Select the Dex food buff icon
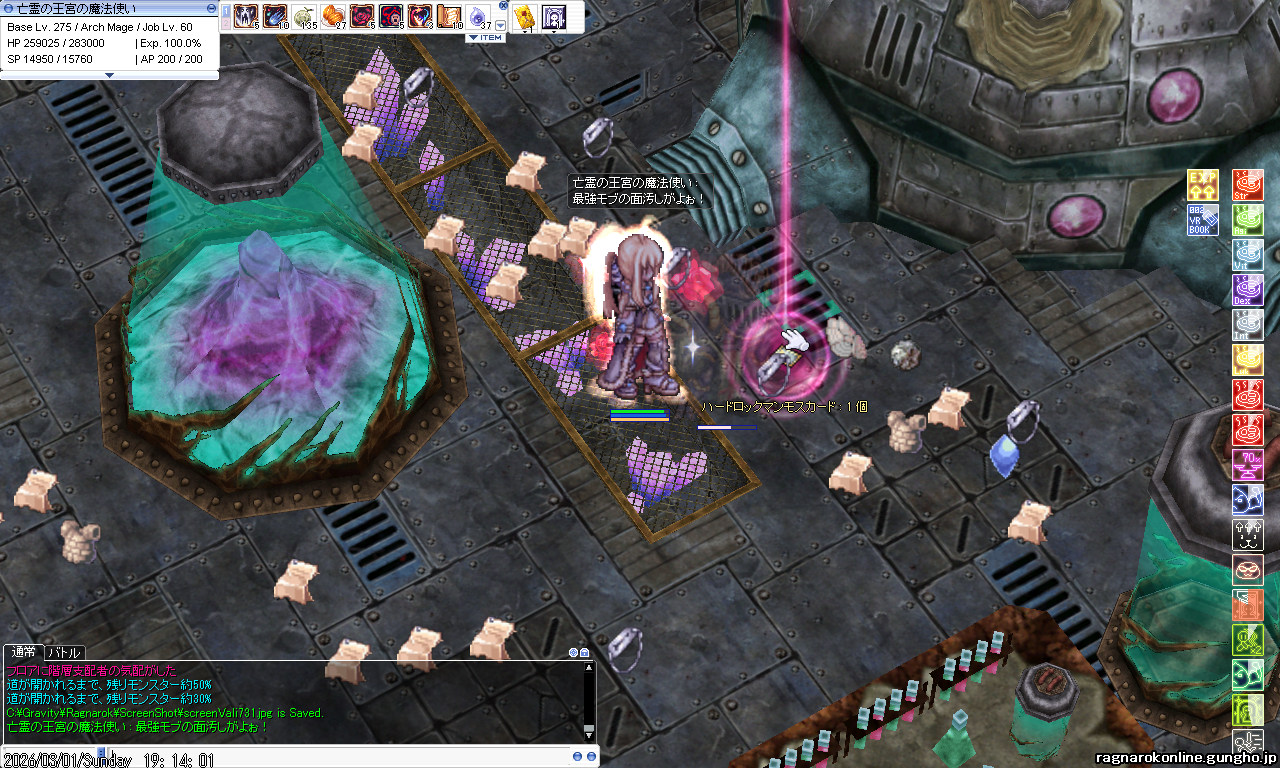1280x768 pixels. (x=1247, y=290)
